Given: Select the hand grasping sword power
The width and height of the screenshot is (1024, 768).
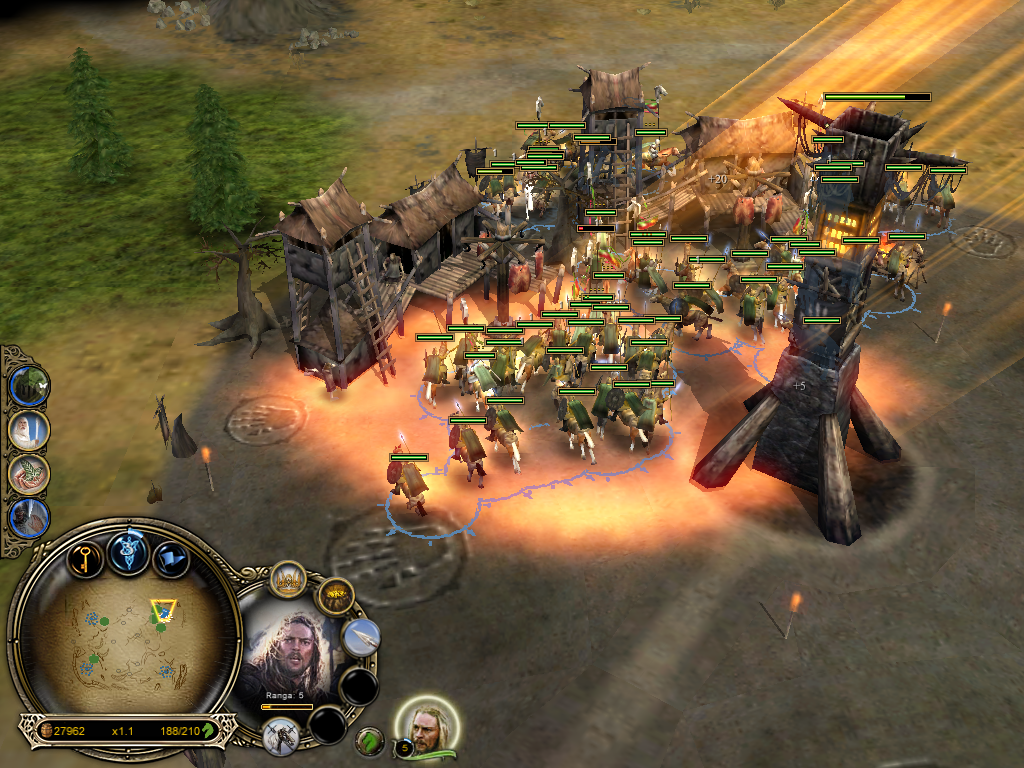Looking at the screenshot, I should coord(29,518).
